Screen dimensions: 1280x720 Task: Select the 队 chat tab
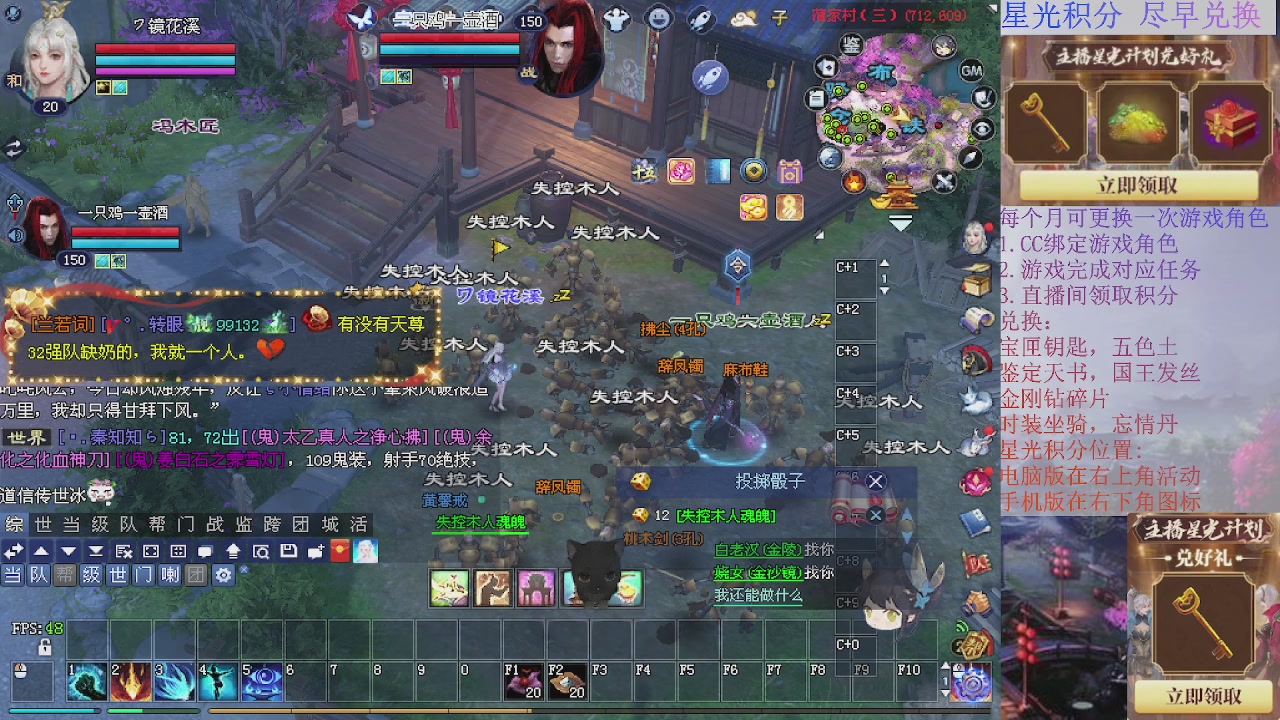125,524
